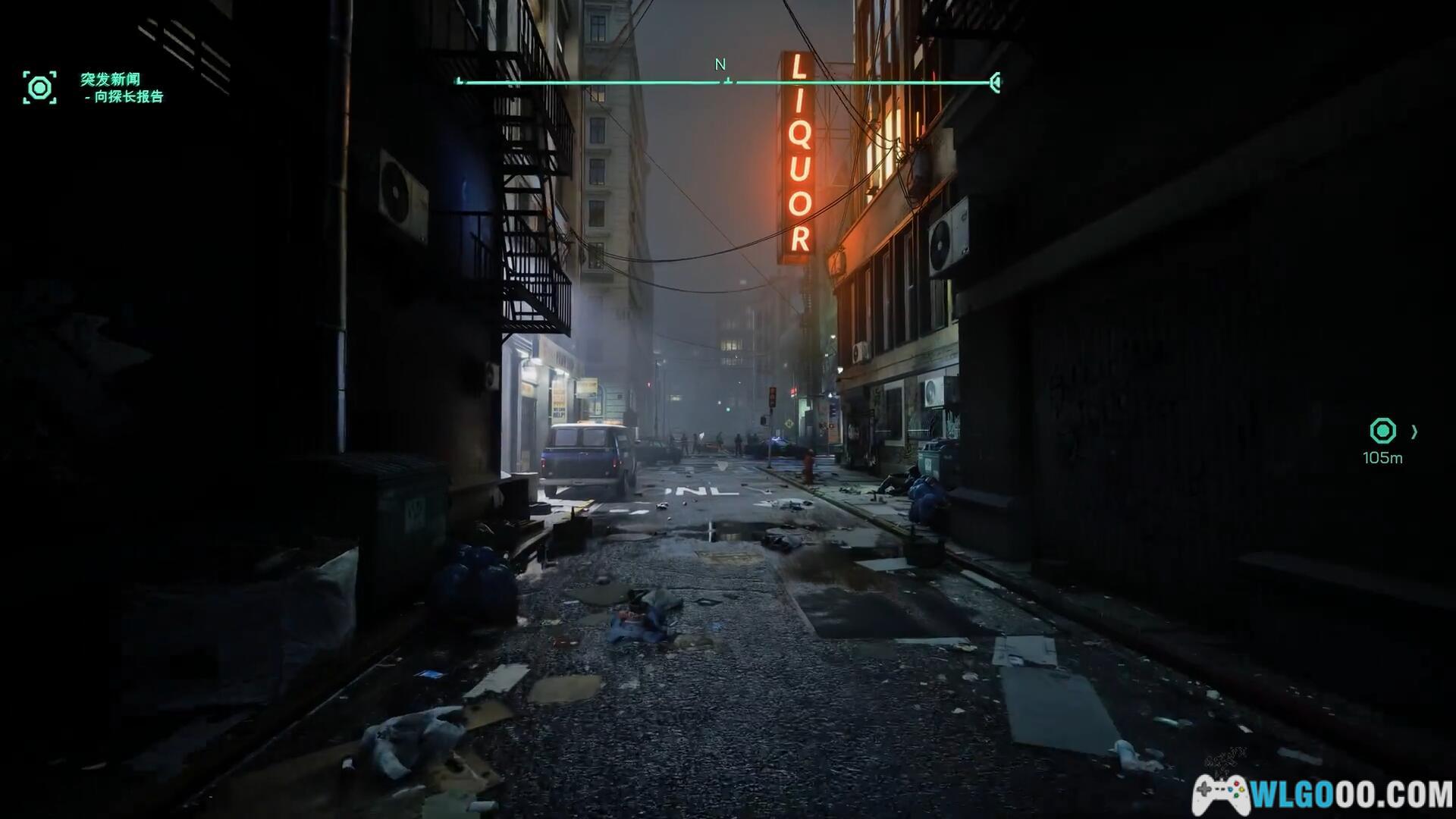Select the 突发新闻 quest tracker title
This screenshot has width=1456, height=819.
pos(111,79)
